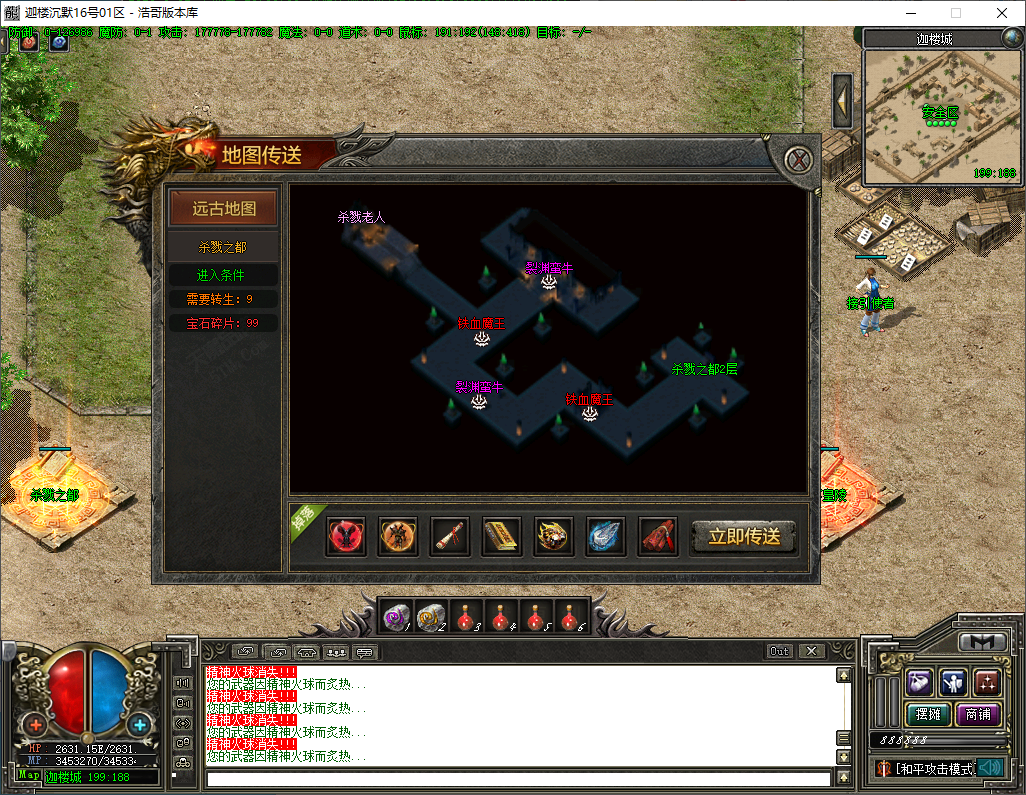Close the 地图传送 map teleport window
The height and width of the screenshot is (795, 1026).
[x=797, y=160]
